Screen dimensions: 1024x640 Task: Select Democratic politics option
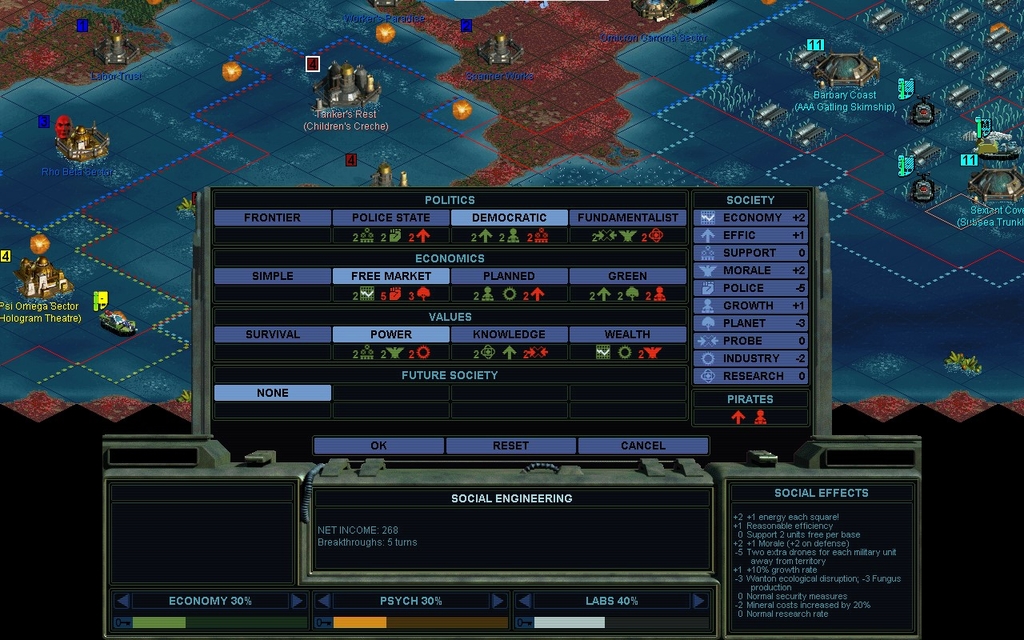pos(509,218)
